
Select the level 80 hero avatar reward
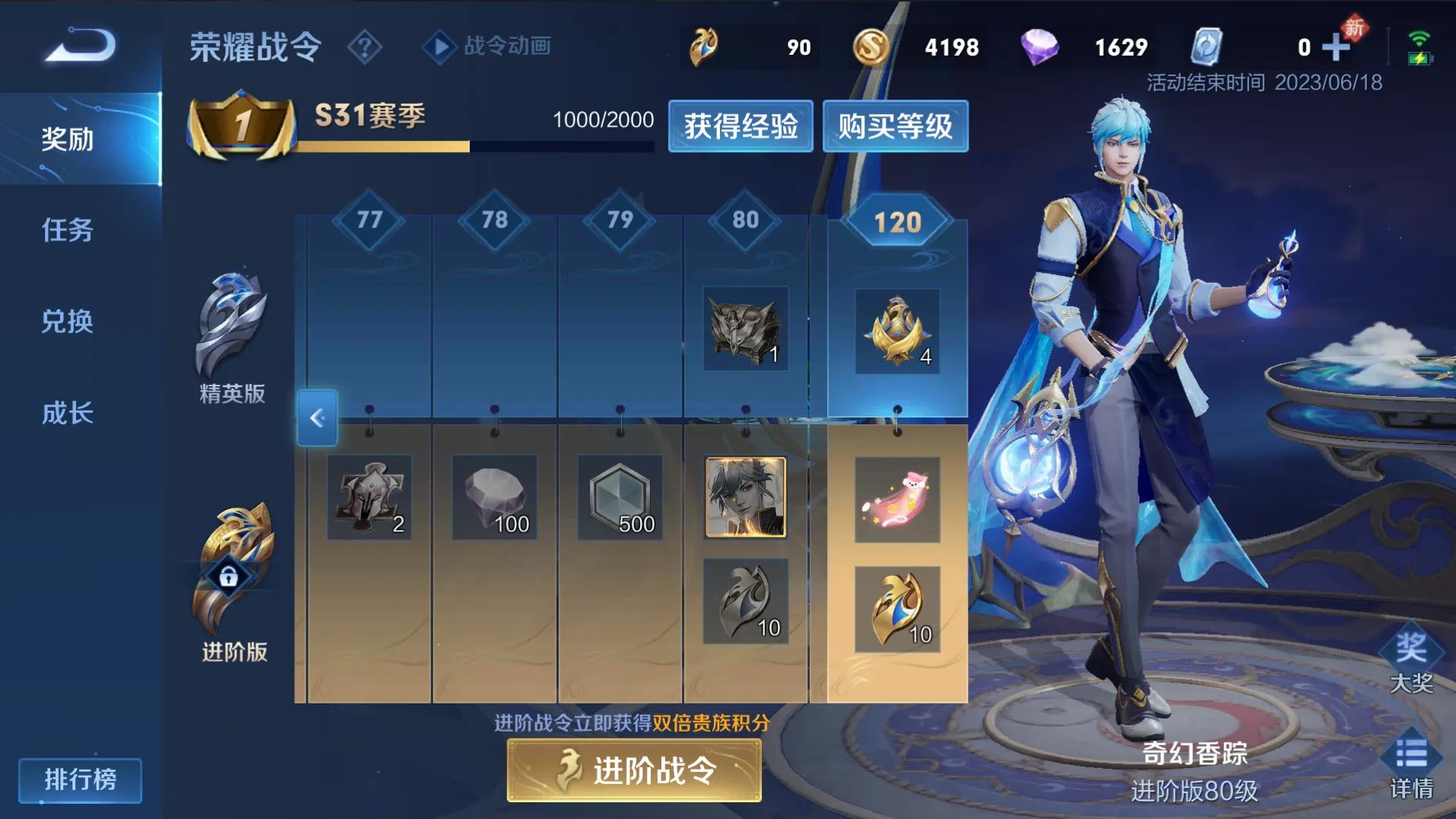click(x=745, y=500)
